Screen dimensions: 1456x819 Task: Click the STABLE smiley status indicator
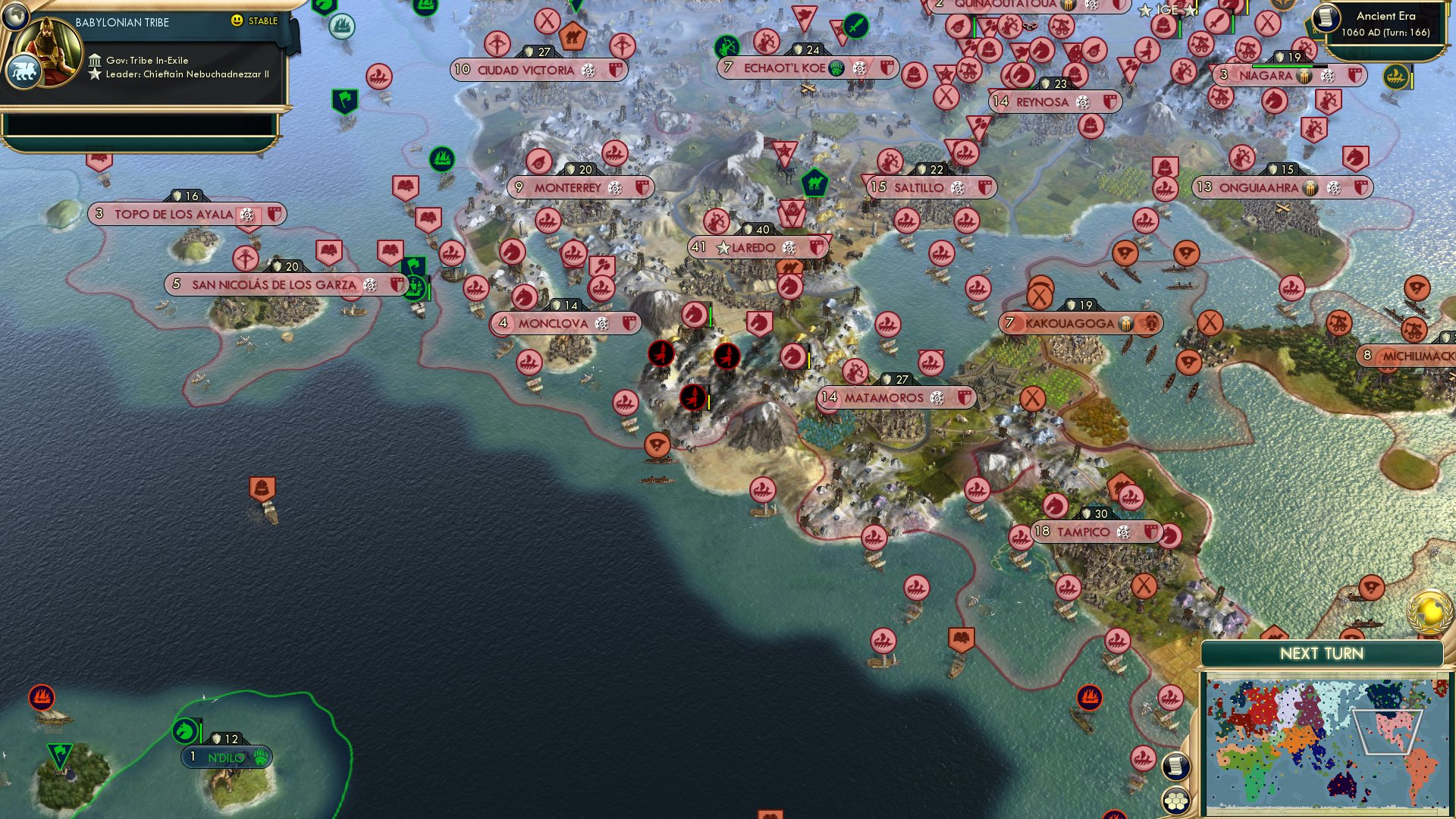(237, 21)
